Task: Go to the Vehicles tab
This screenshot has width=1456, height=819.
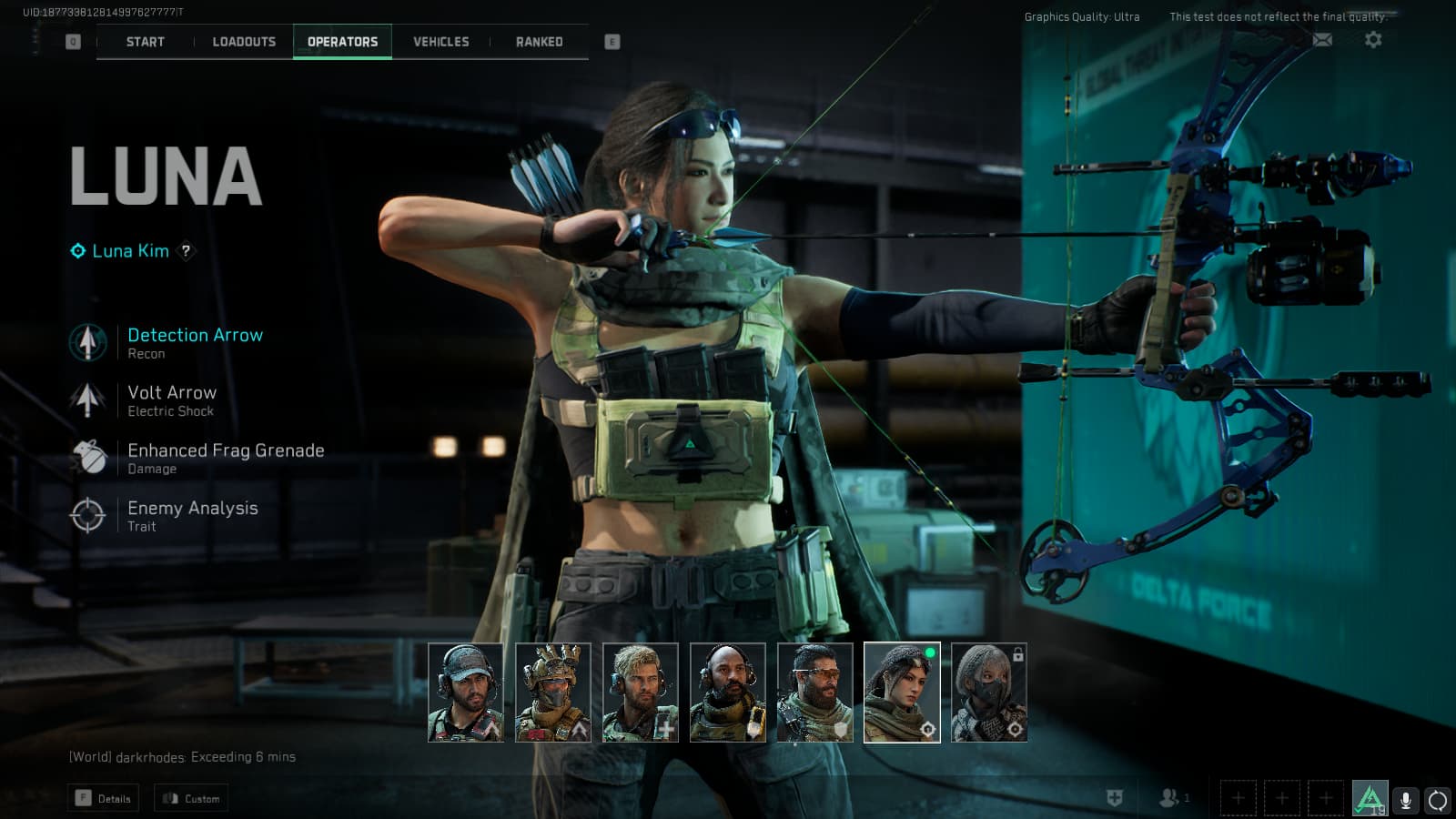Action: pyautogui.click(x=441, y=42)
